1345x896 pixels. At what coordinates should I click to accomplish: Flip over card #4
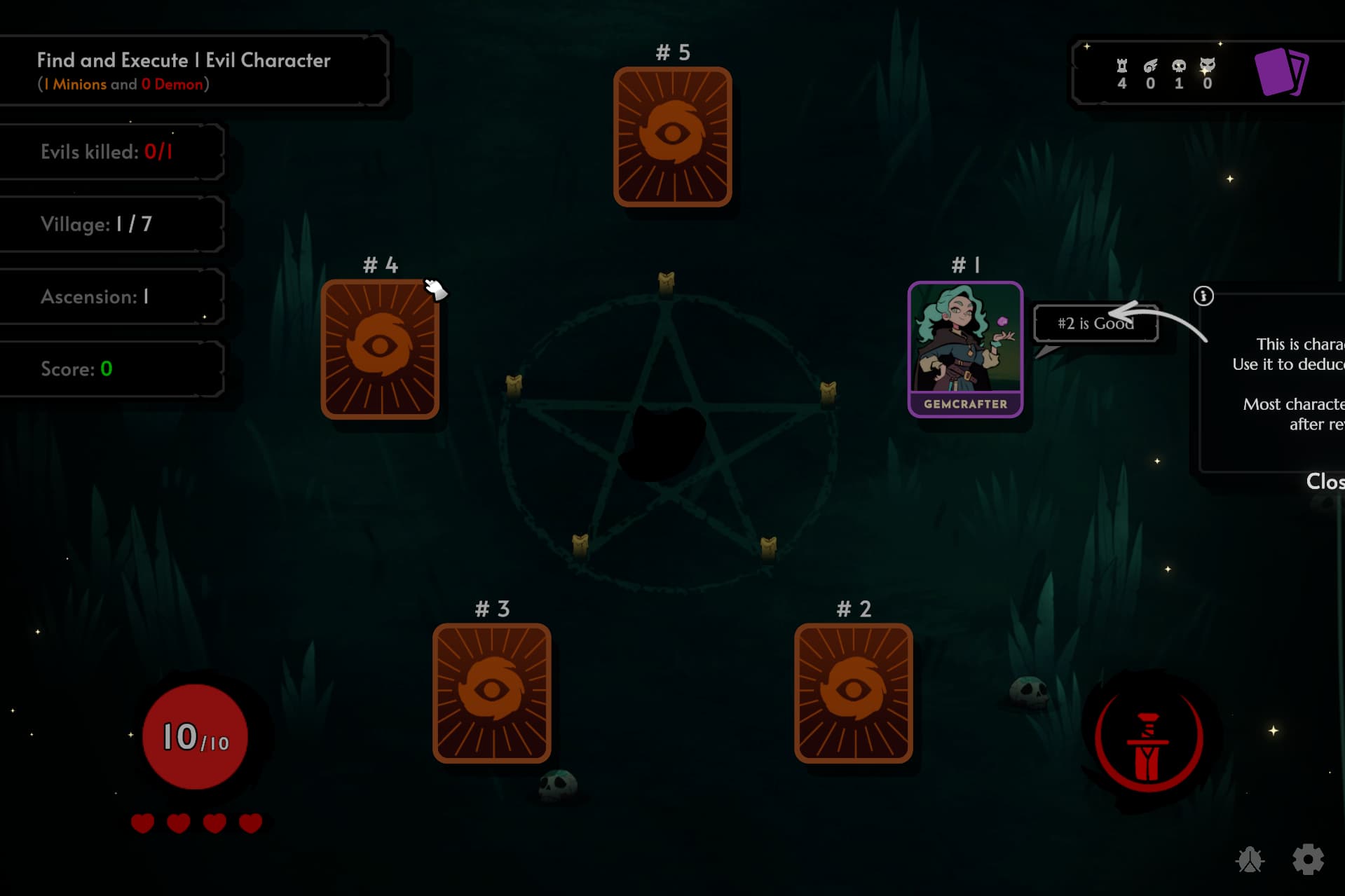(380, 349)
